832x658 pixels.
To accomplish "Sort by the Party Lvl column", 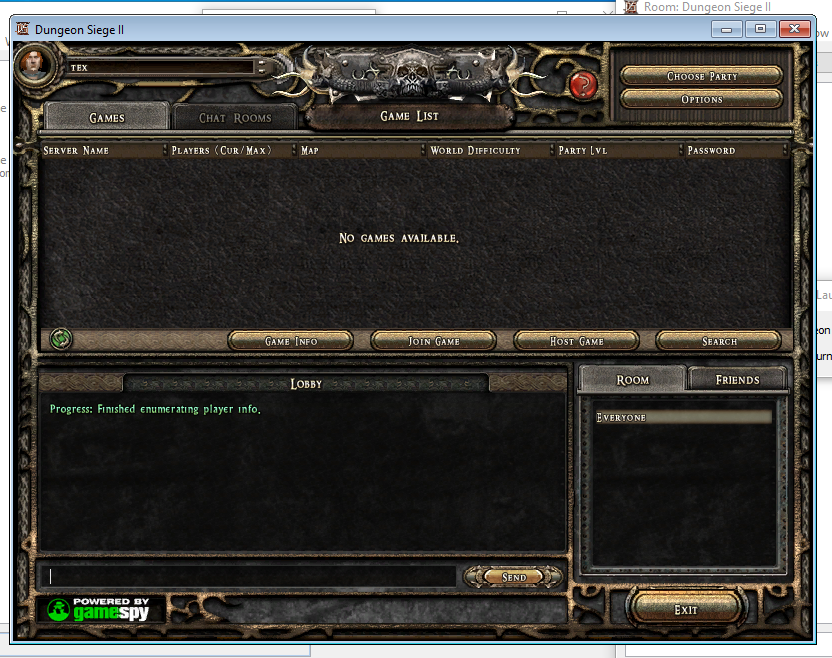I will pyautogui.click(x=617, y=151).
